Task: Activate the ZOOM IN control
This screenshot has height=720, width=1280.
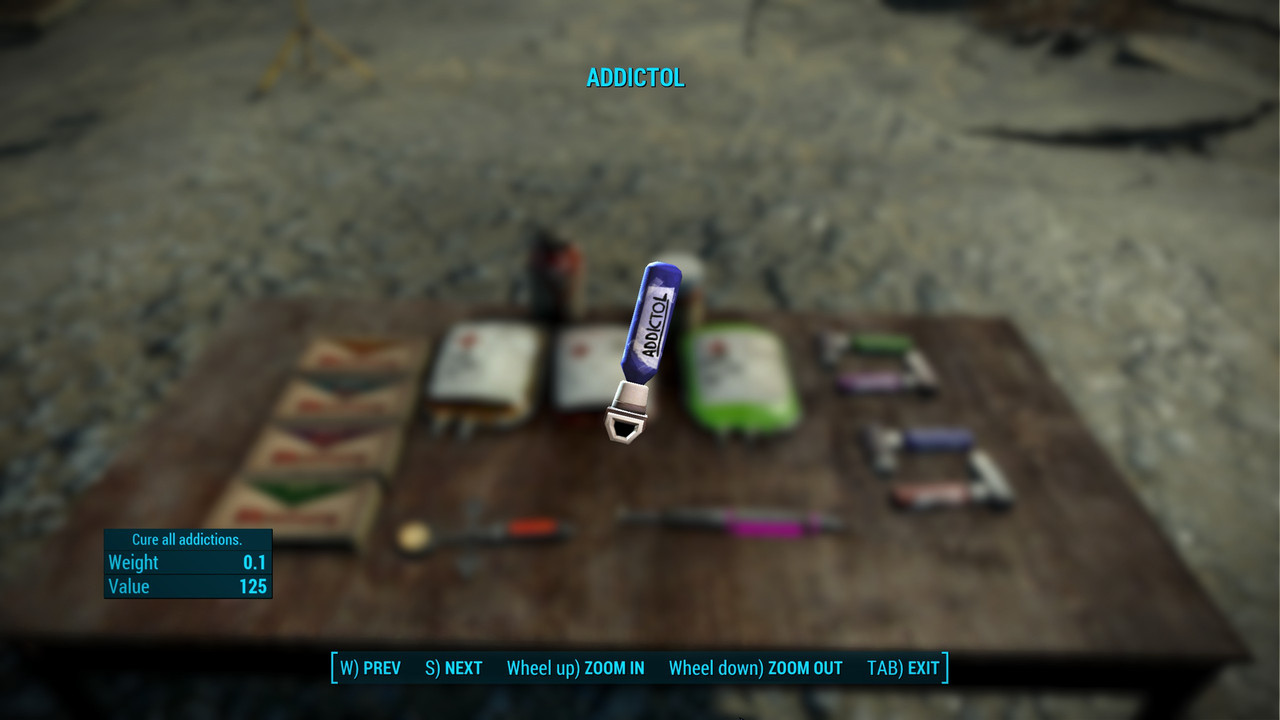Action: tap(575, 668)
